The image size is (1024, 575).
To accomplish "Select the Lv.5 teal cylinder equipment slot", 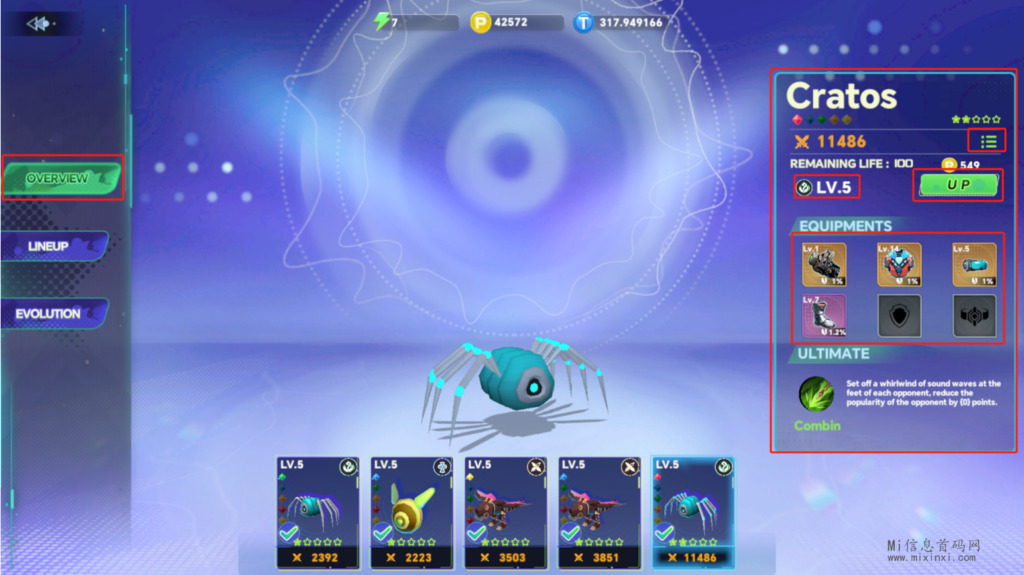I will [x=974, y=264].
